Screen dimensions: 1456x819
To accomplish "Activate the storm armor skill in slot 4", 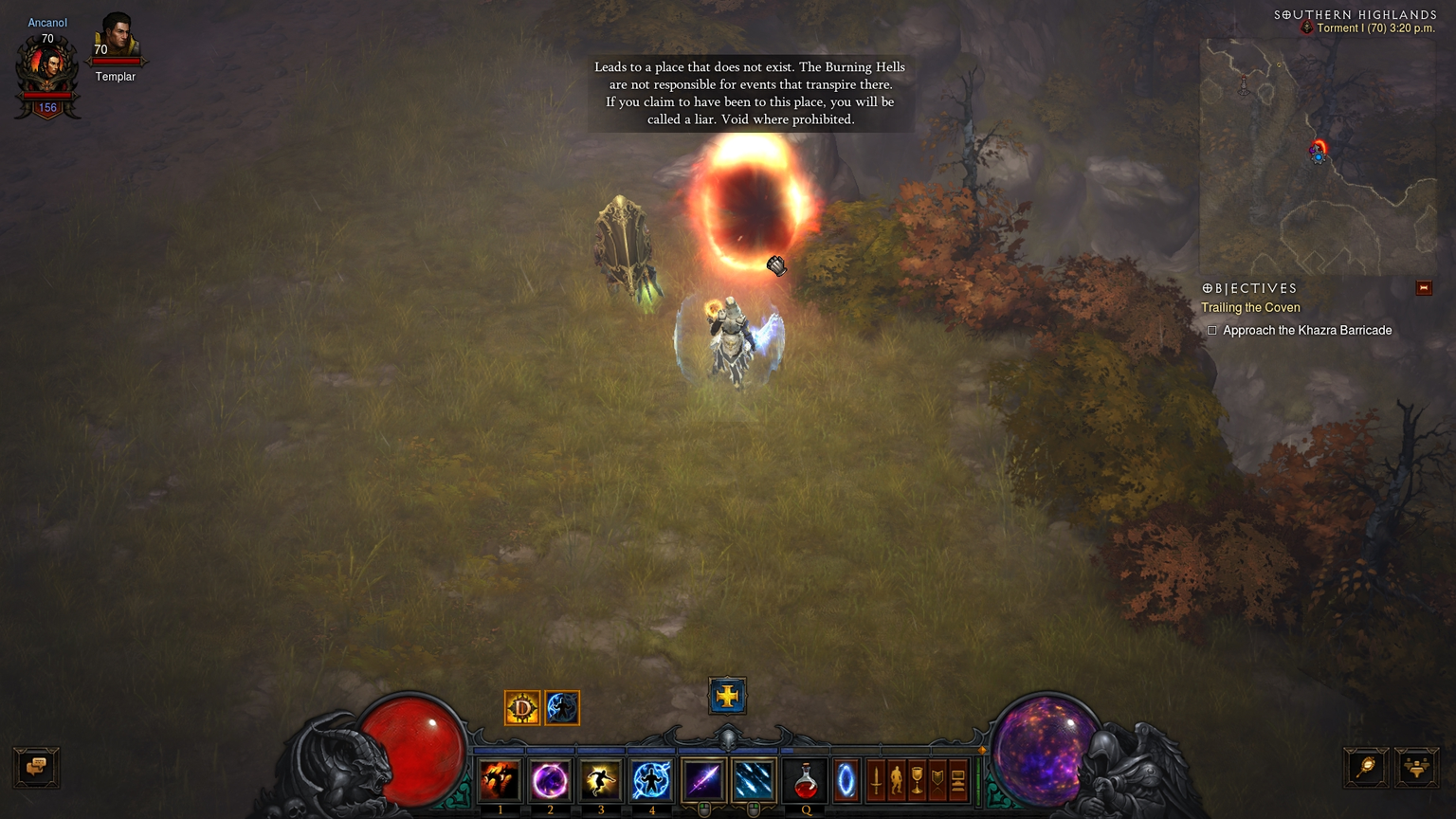I will [x=651, y=780].
